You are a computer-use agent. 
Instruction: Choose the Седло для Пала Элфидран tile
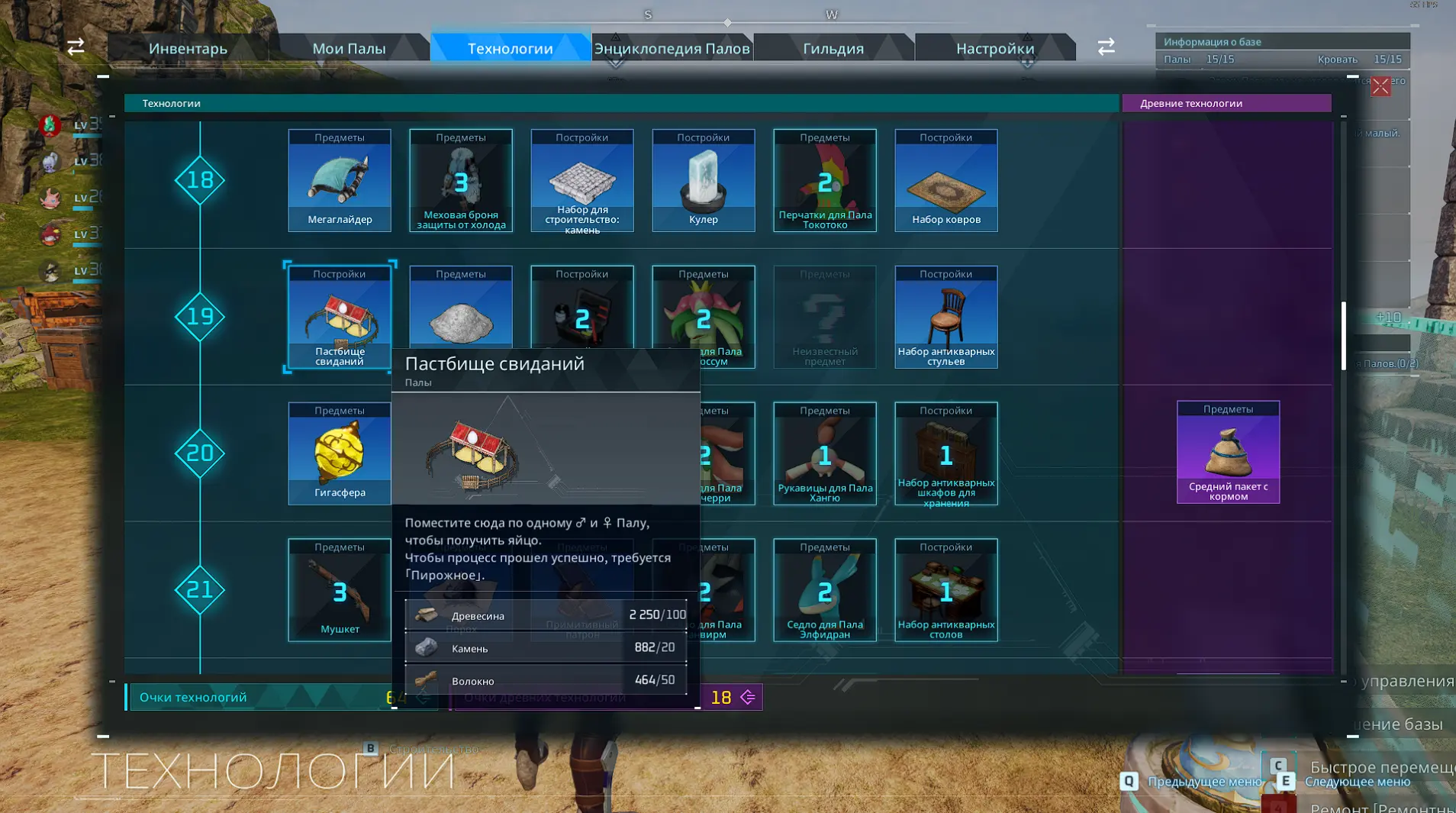pyautogui.click(x=825, y=590)
